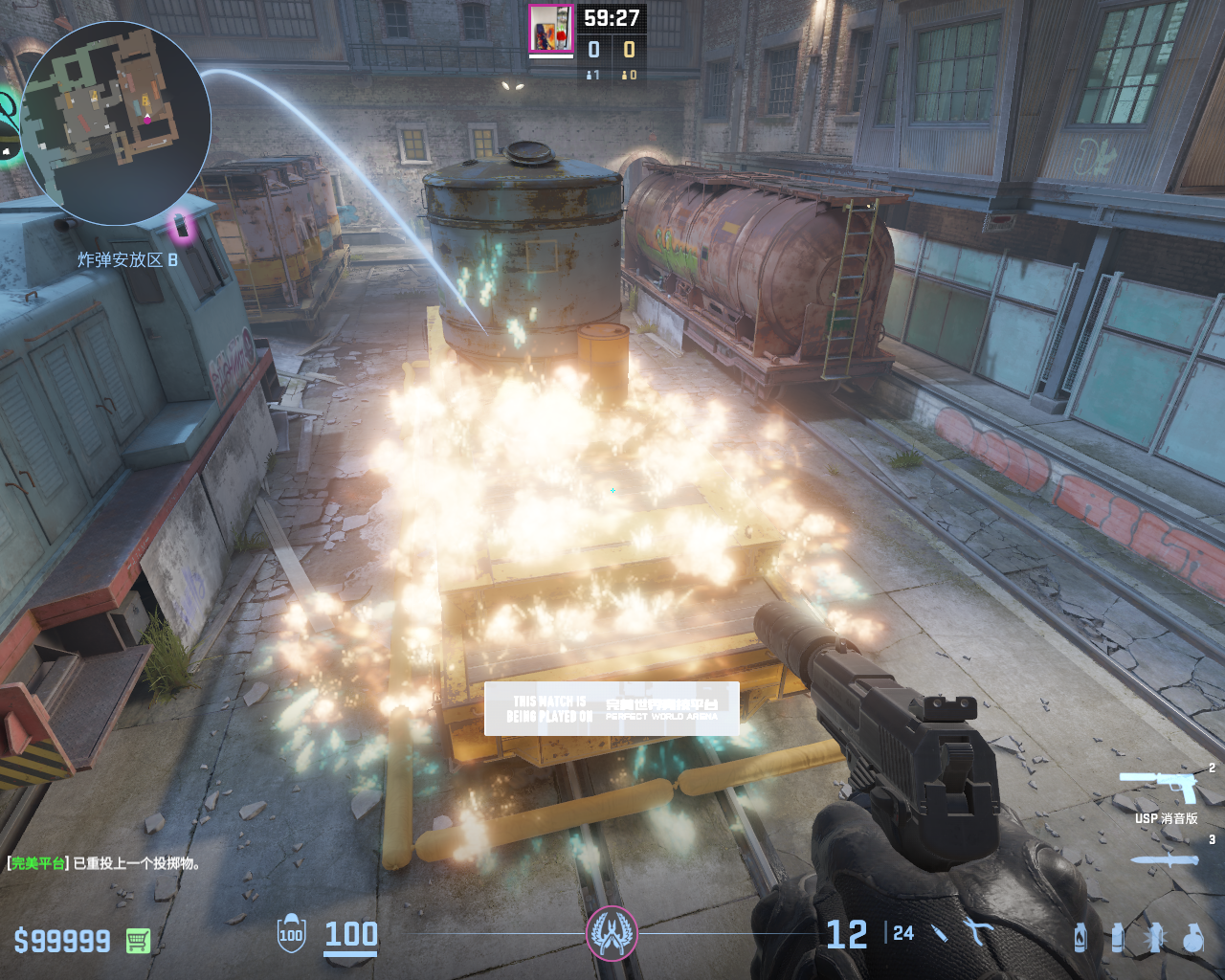Image resolution: width=1225 pixels, height=980 pixels.
Task: Choose the incendiary grenade icon
Action: [1080, 937]
